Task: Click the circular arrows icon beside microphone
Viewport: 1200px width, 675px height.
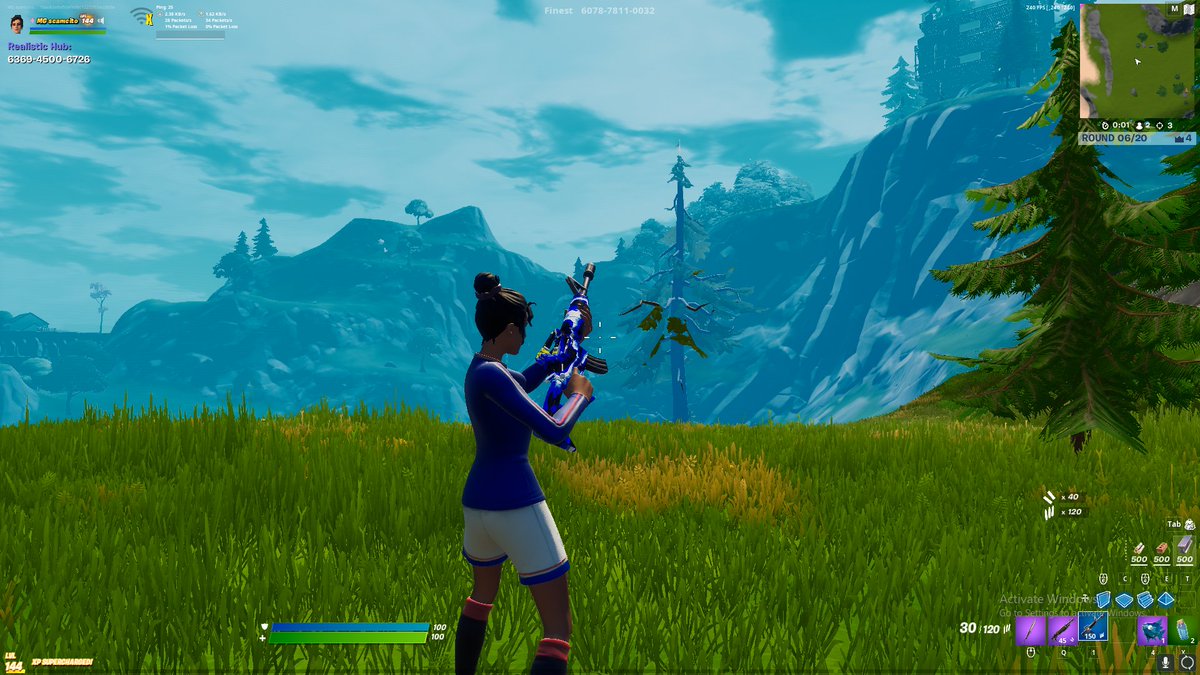Action: point(1187,663)
